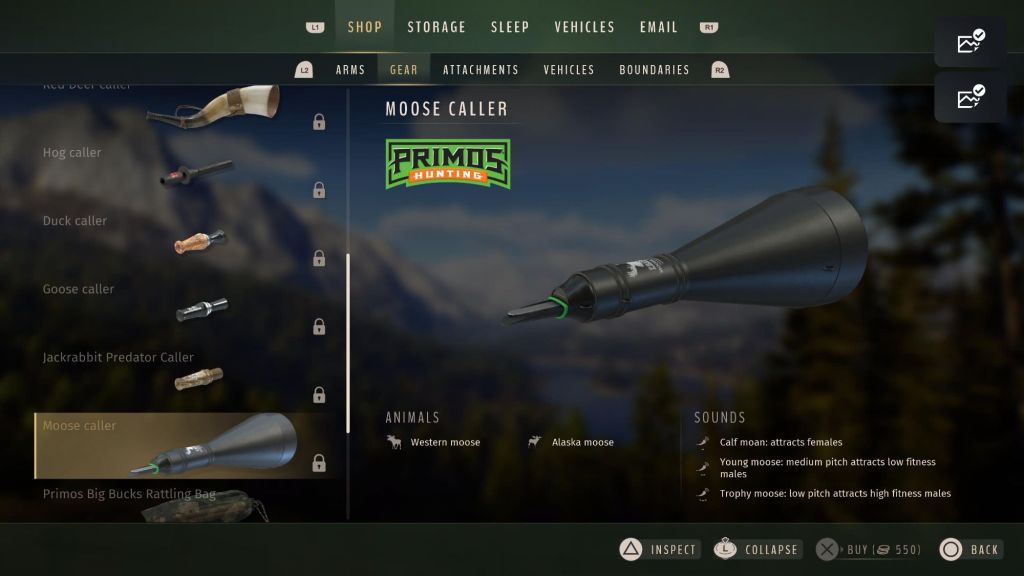Click the gear list scrollbar
The height and width of the screenshot is (576, 1024).
point(348,342)
